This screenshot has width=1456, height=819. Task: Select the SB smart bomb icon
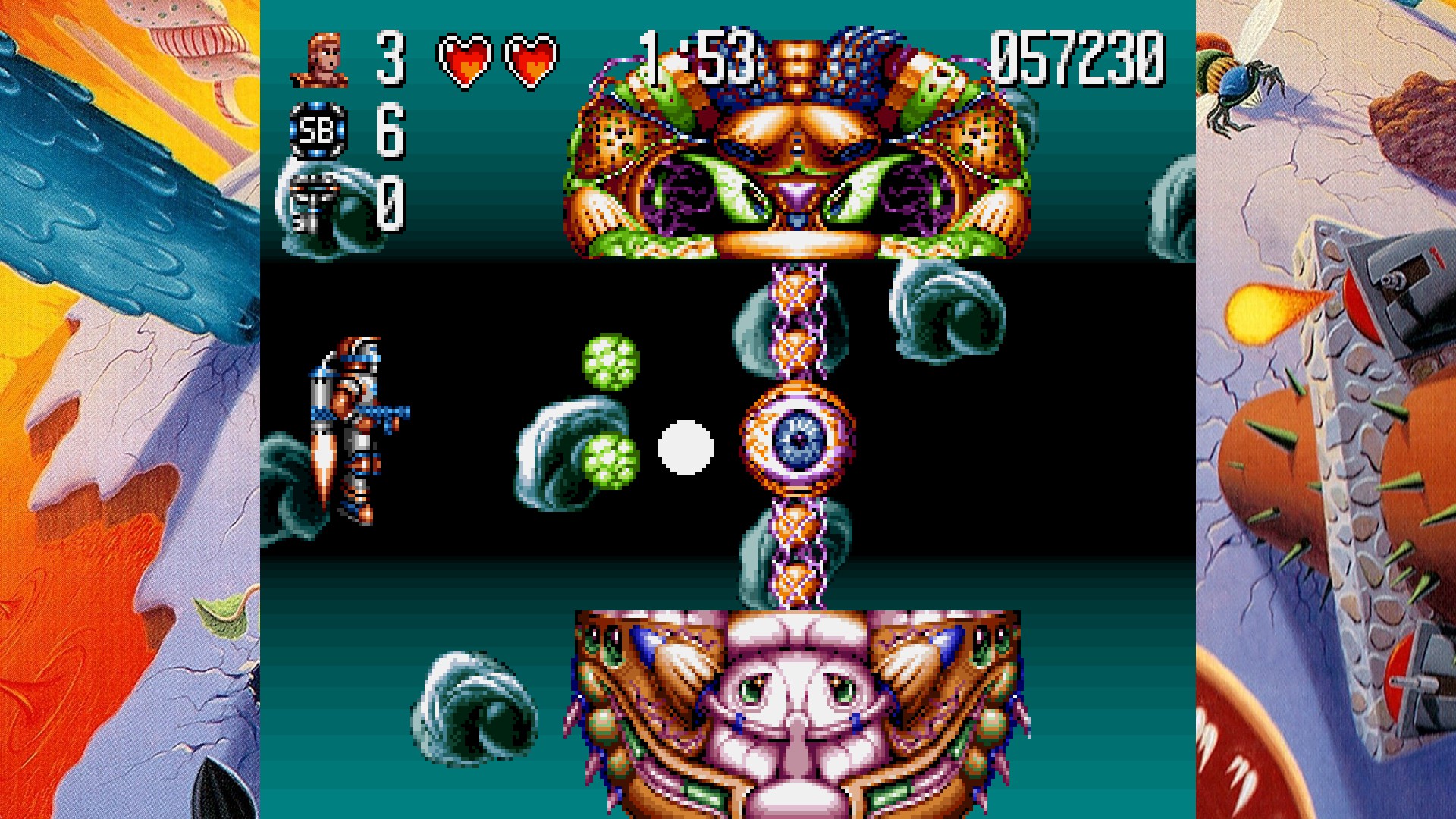pos(318,131)
